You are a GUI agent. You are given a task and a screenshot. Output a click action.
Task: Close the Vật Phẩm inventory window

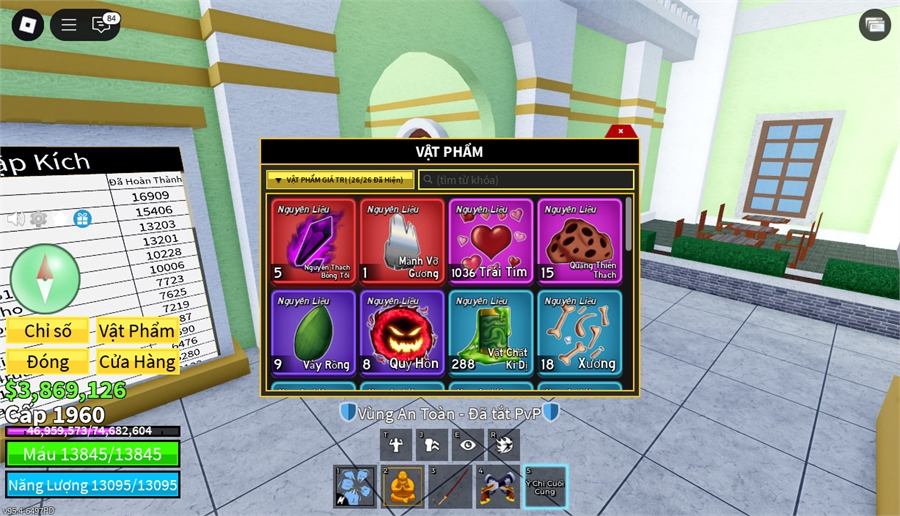(x=620, y=131)
